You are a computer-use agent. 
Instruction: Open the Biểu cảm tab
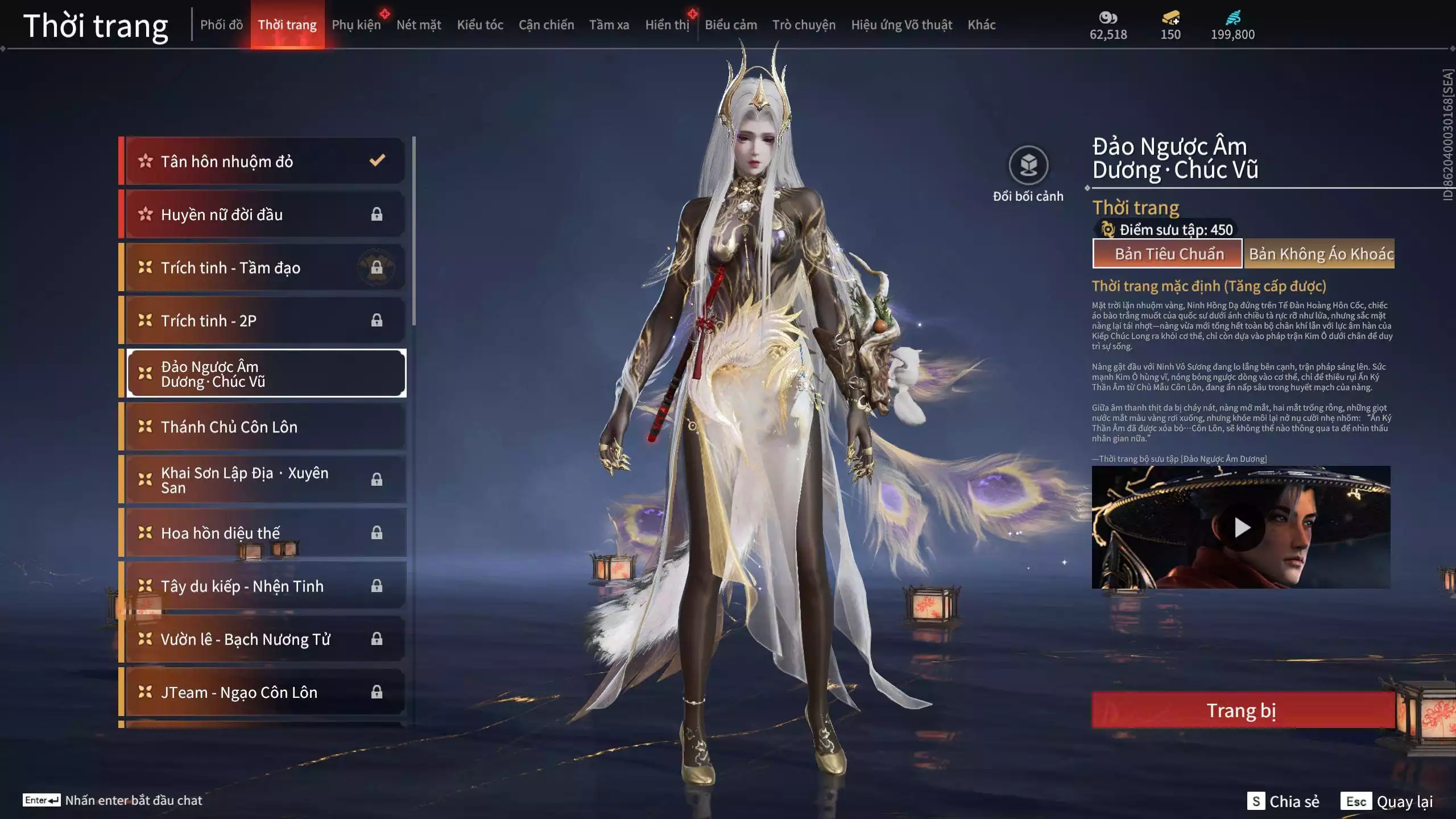tap(731, 25)
